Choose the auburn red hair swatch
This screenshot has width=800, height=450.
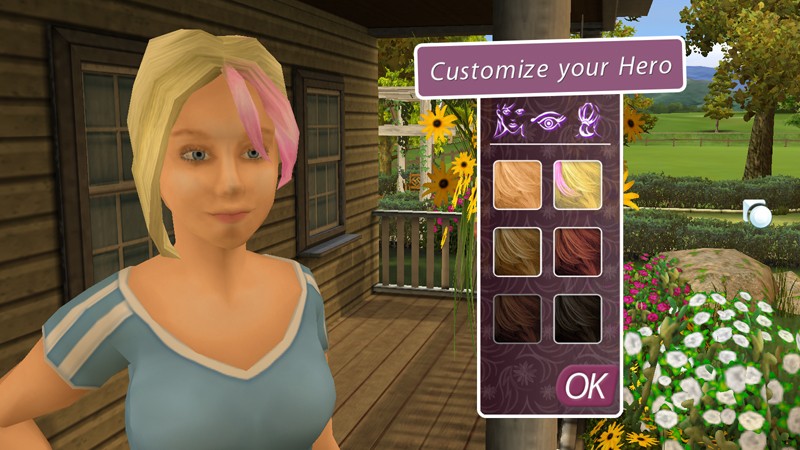(578, 252)
